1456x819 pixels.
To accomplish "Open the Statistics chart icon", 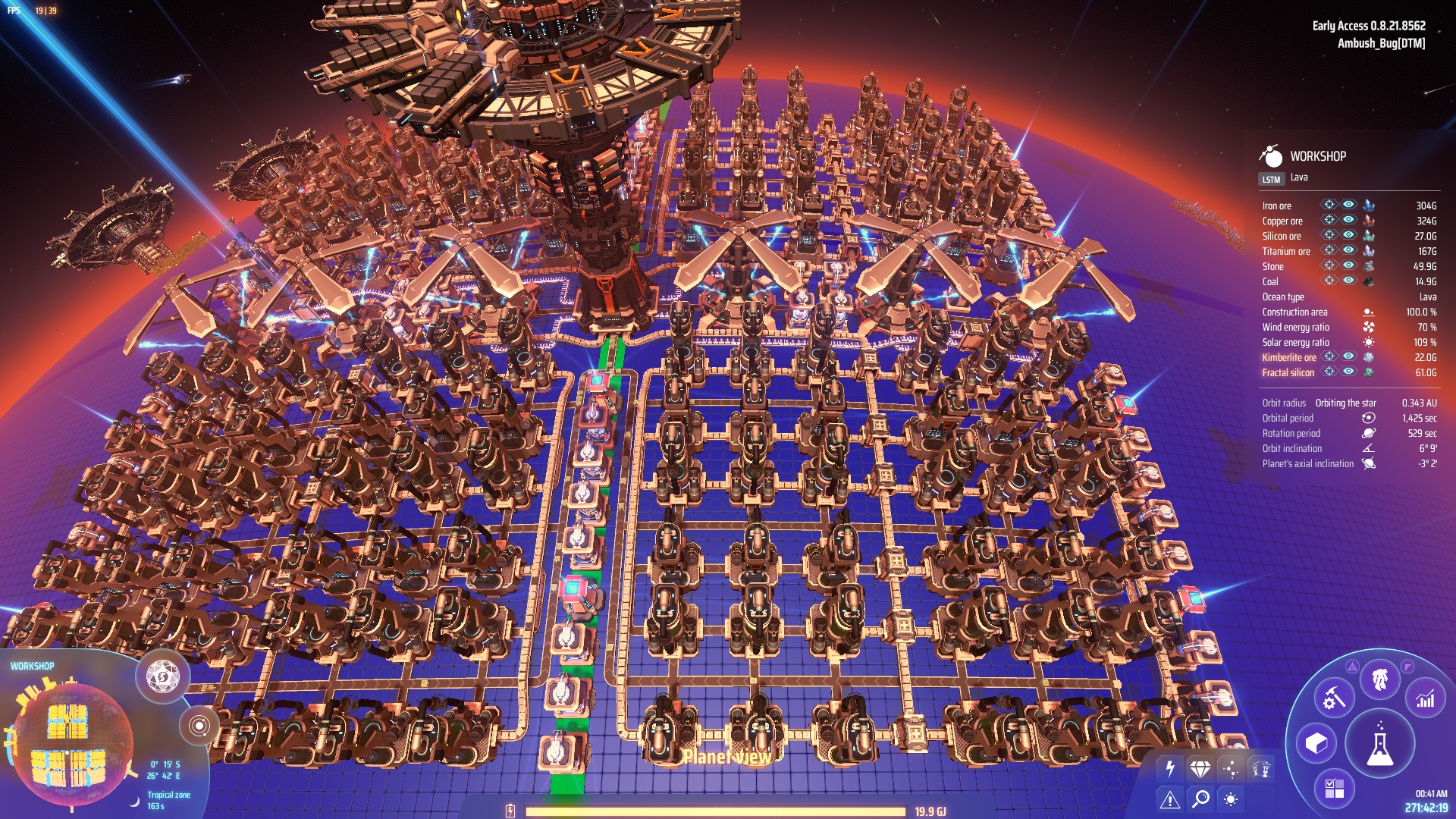I will click(x=1424, y=698).
